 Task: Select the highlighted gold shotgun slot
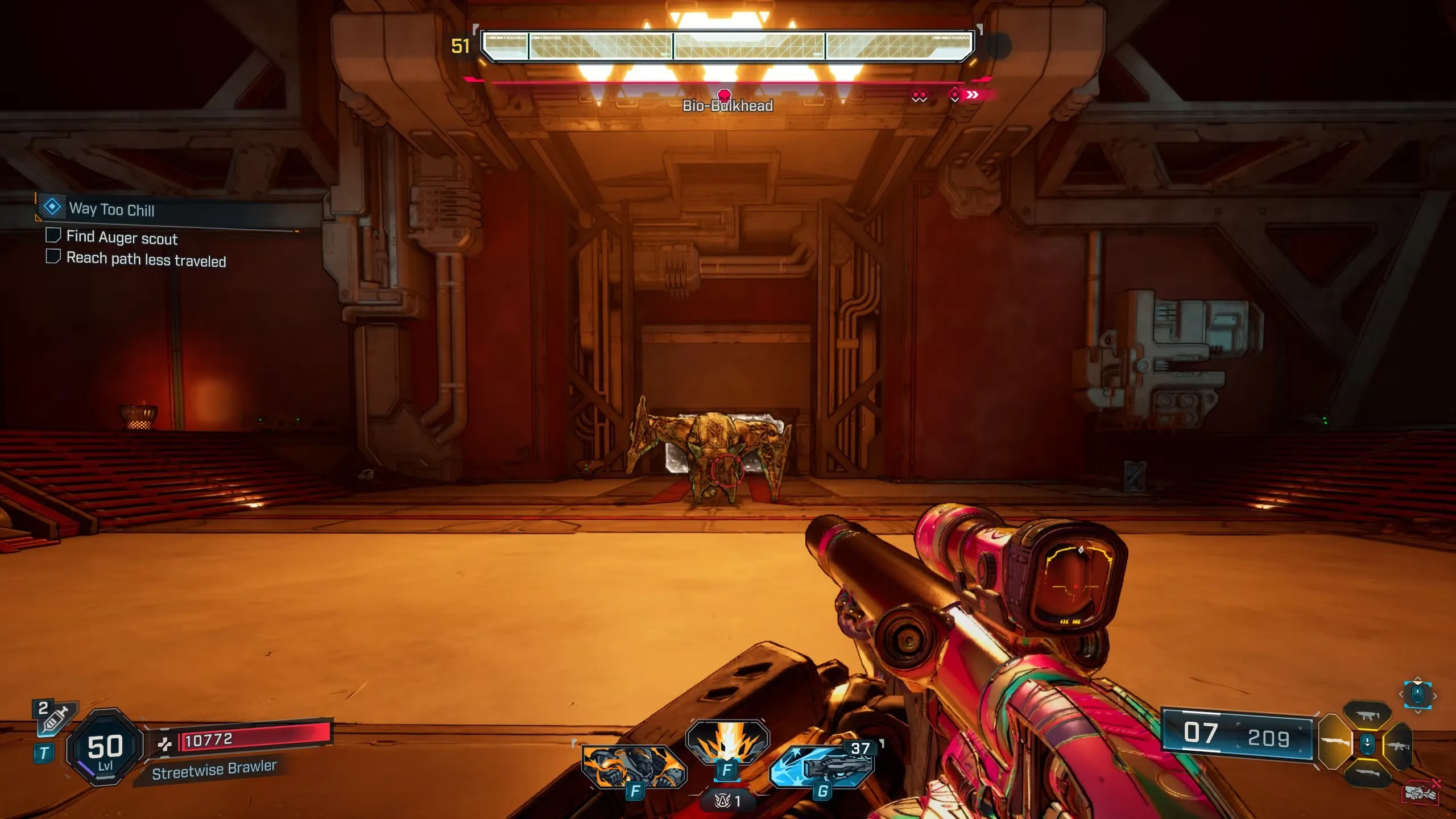1335,742
